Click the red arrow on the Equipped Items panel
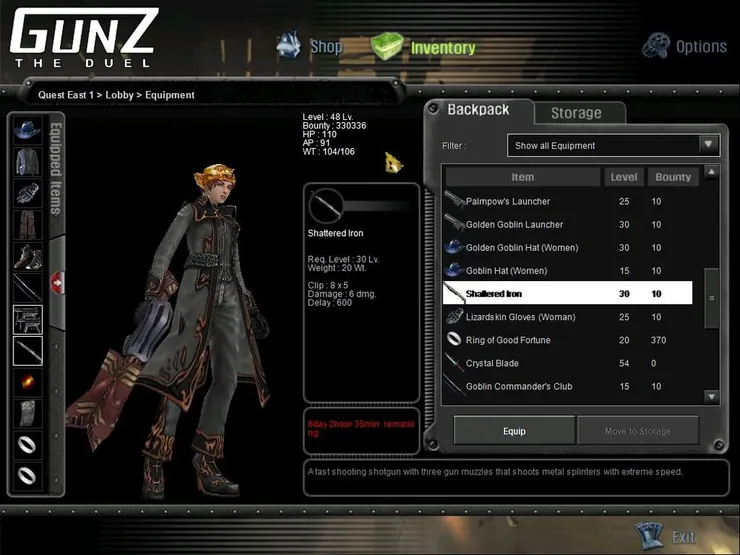Image resolution: width=740 pixels, height=555 pixels. pyautogui.click(x=58, y=283)
